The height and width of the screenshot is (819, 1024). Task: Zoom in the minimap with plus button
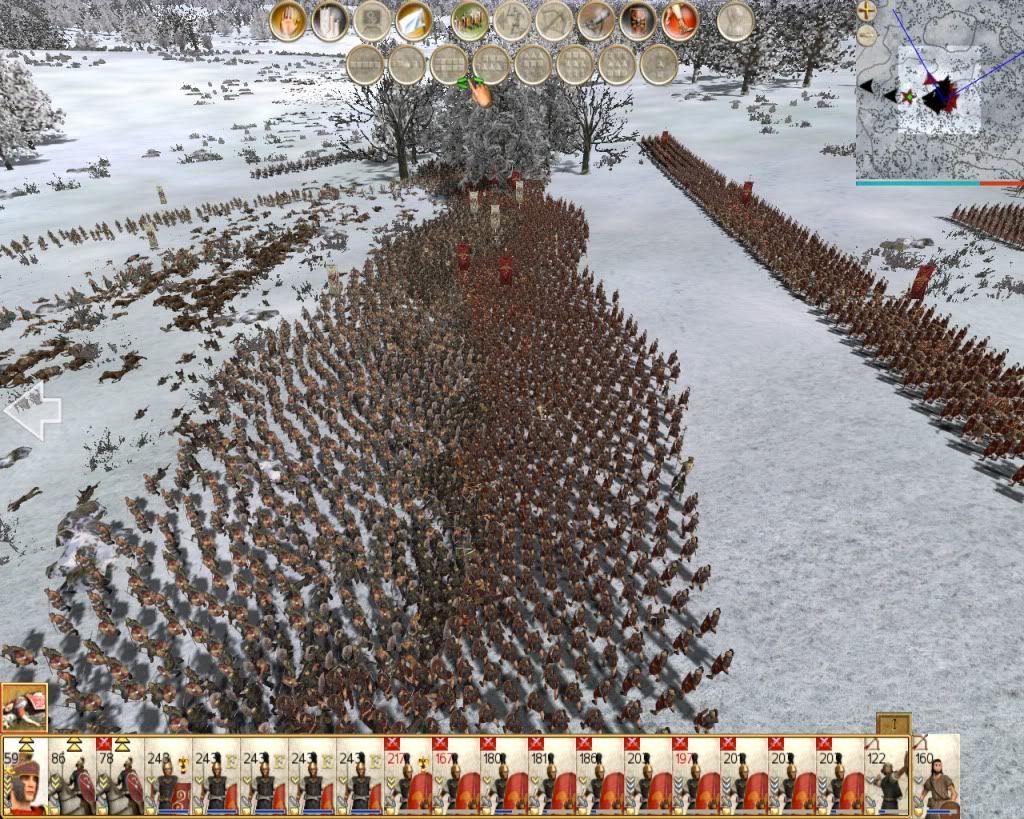pos(867,11)
